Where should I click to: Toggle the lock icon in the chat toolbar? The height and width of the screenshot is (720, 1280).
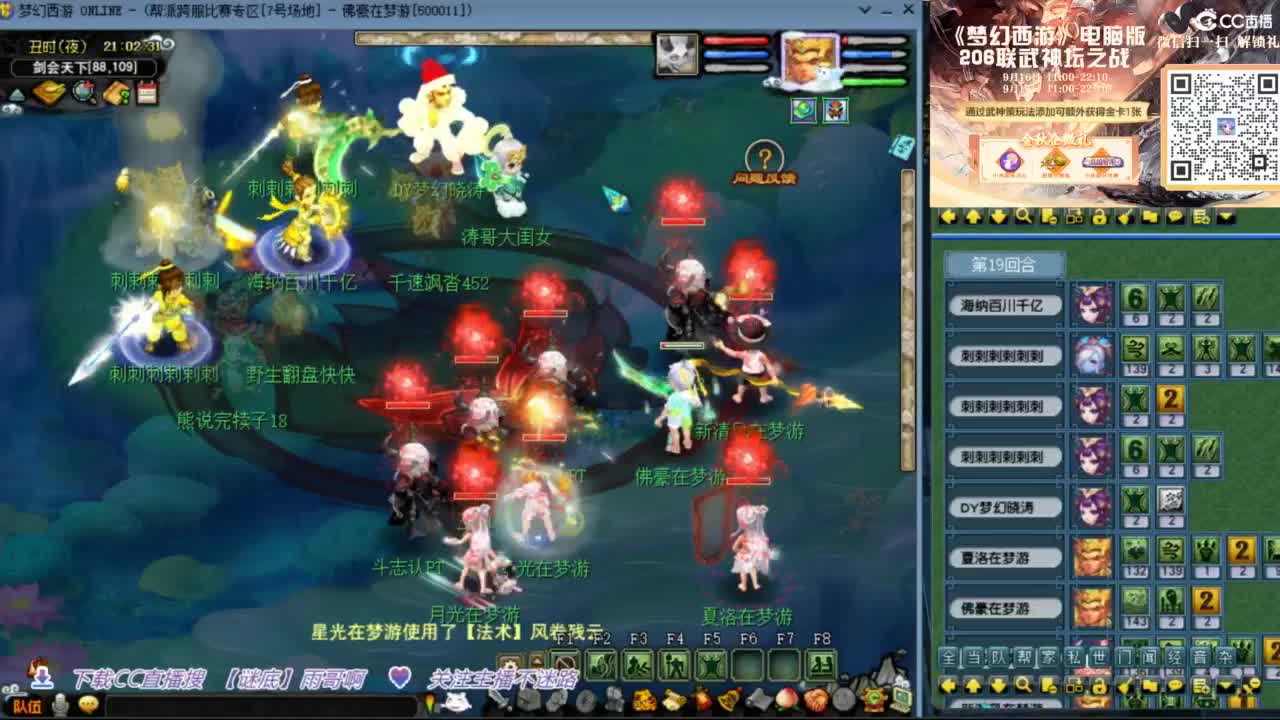(x=1100, y=686)
